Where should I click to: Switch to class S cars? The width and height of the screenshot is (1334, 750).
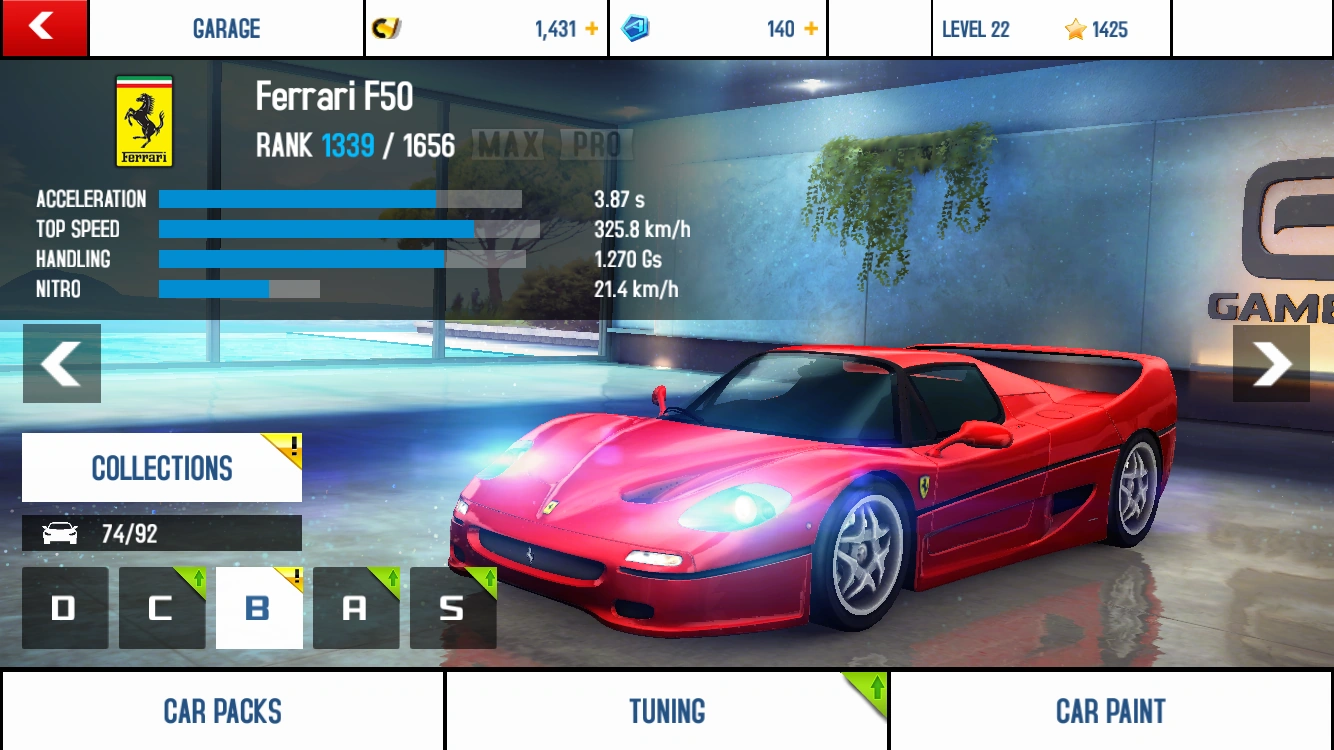pos(452,608)
